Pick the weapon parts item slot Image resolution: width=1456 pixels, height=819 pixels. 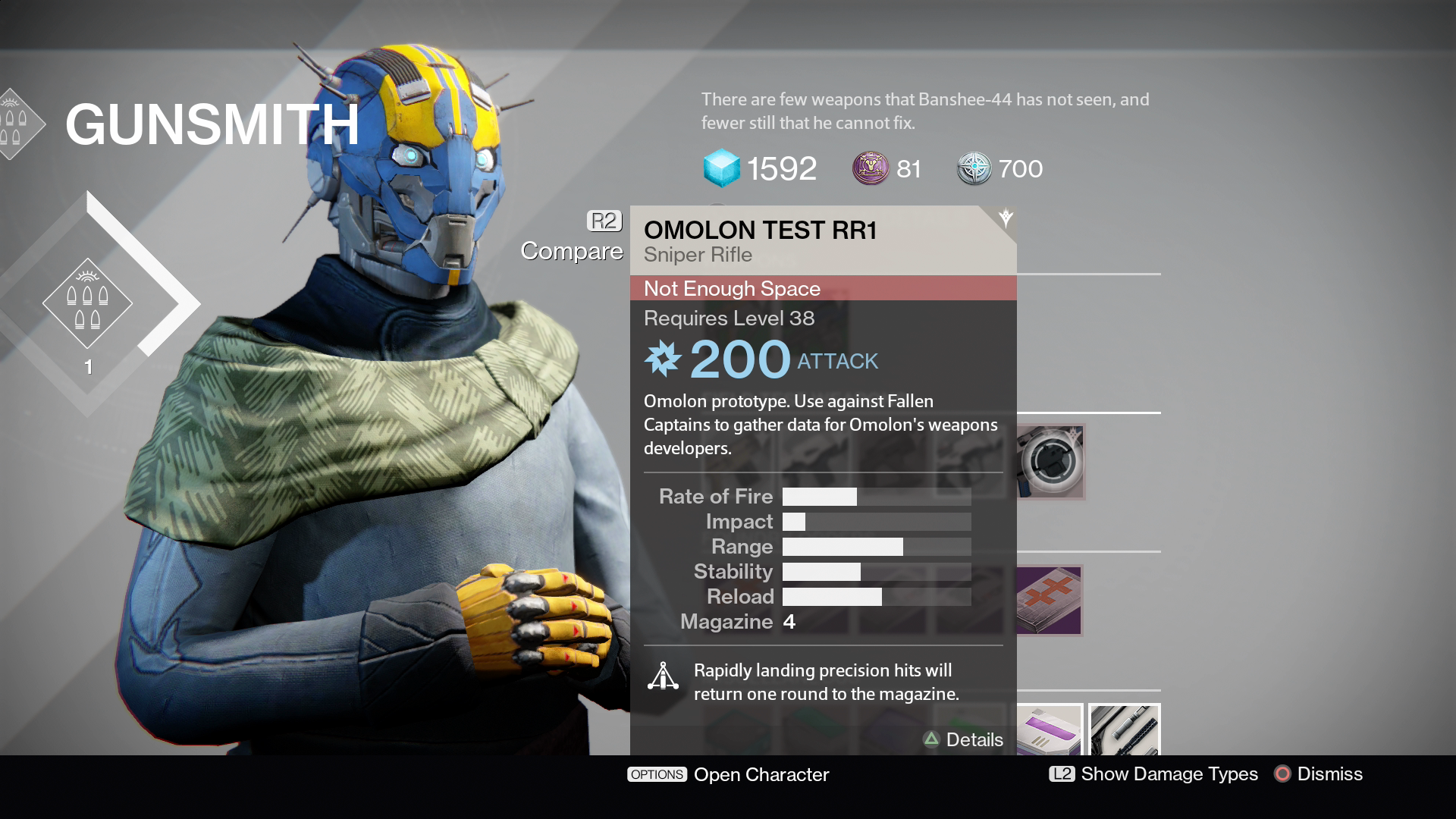point(1124,730)
